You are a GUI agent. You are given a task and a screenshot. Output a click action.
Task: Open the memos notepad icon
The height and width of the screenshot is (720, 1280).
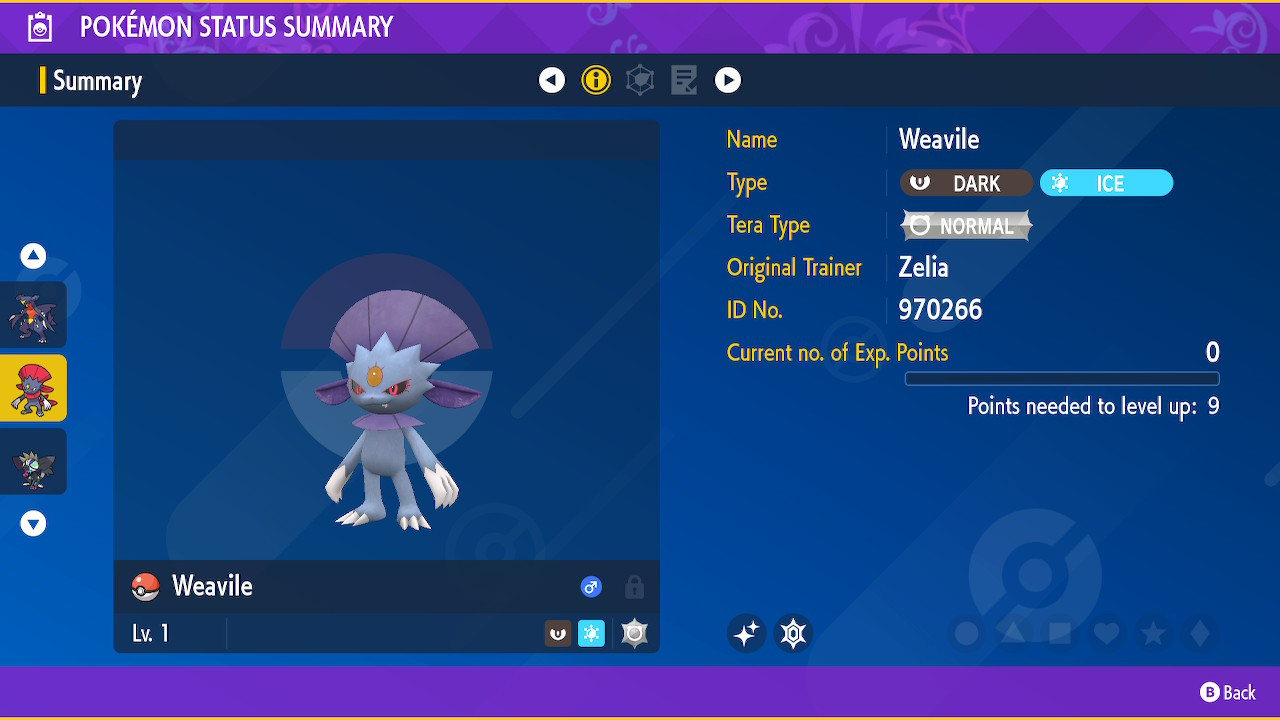684,80
